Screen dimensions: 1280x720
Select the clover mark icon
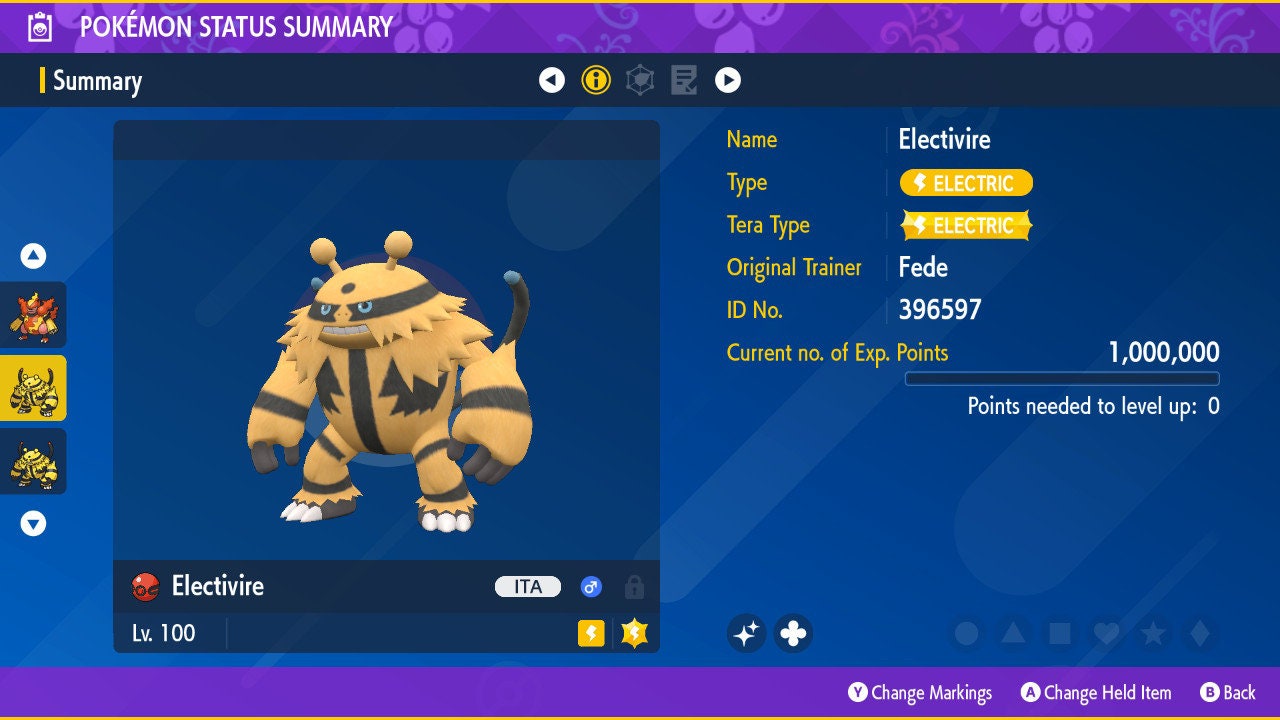point(793,633)
